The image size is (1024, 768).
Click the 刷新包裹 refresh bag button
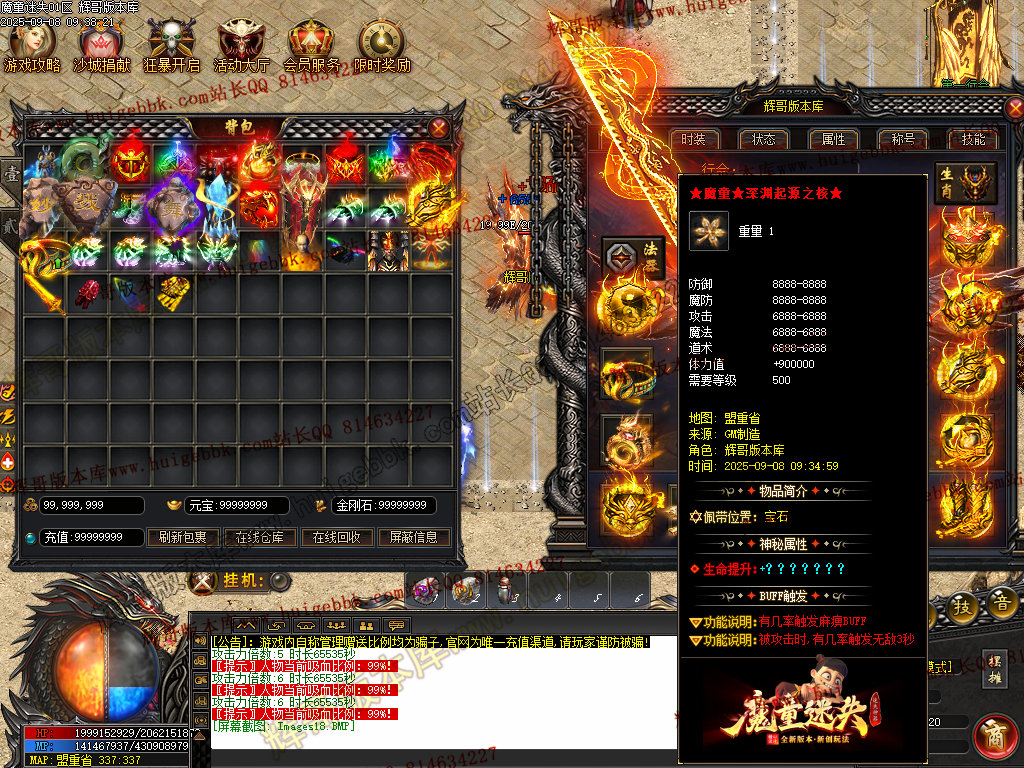(183, 537)
